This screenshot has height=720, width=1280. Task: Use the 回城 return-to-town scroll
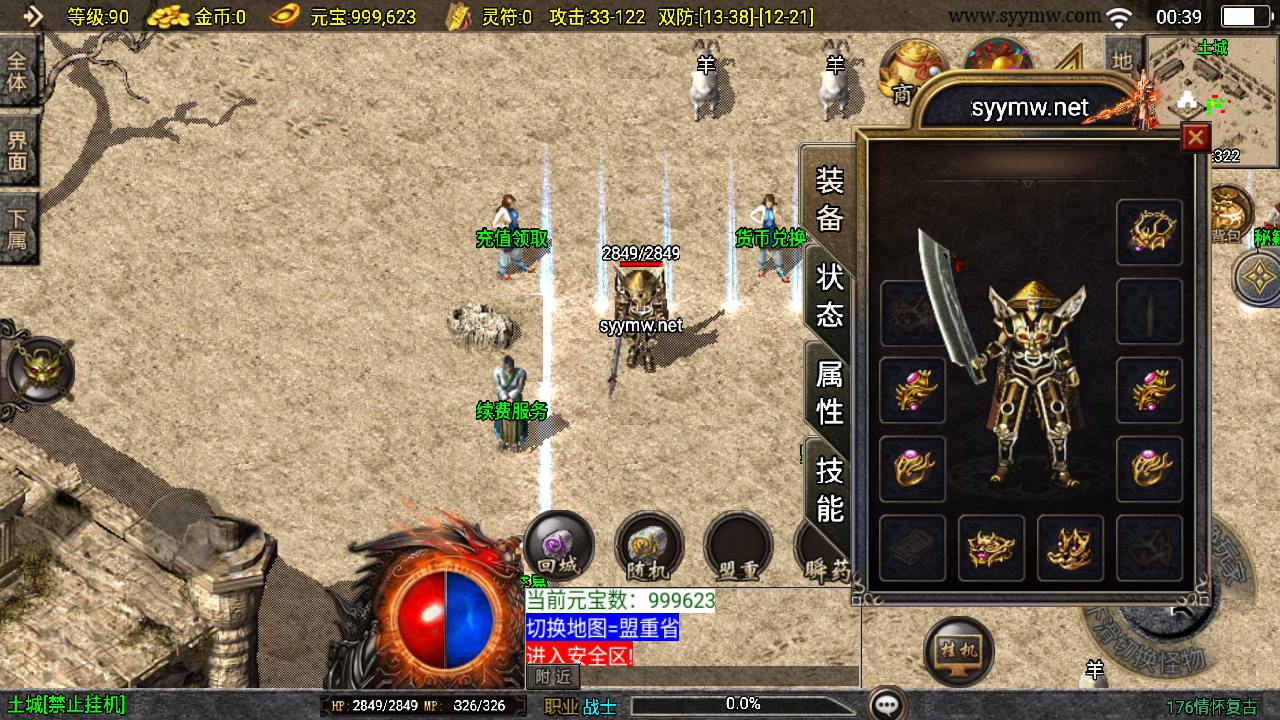pyautogui.click(x=558, y=546)
